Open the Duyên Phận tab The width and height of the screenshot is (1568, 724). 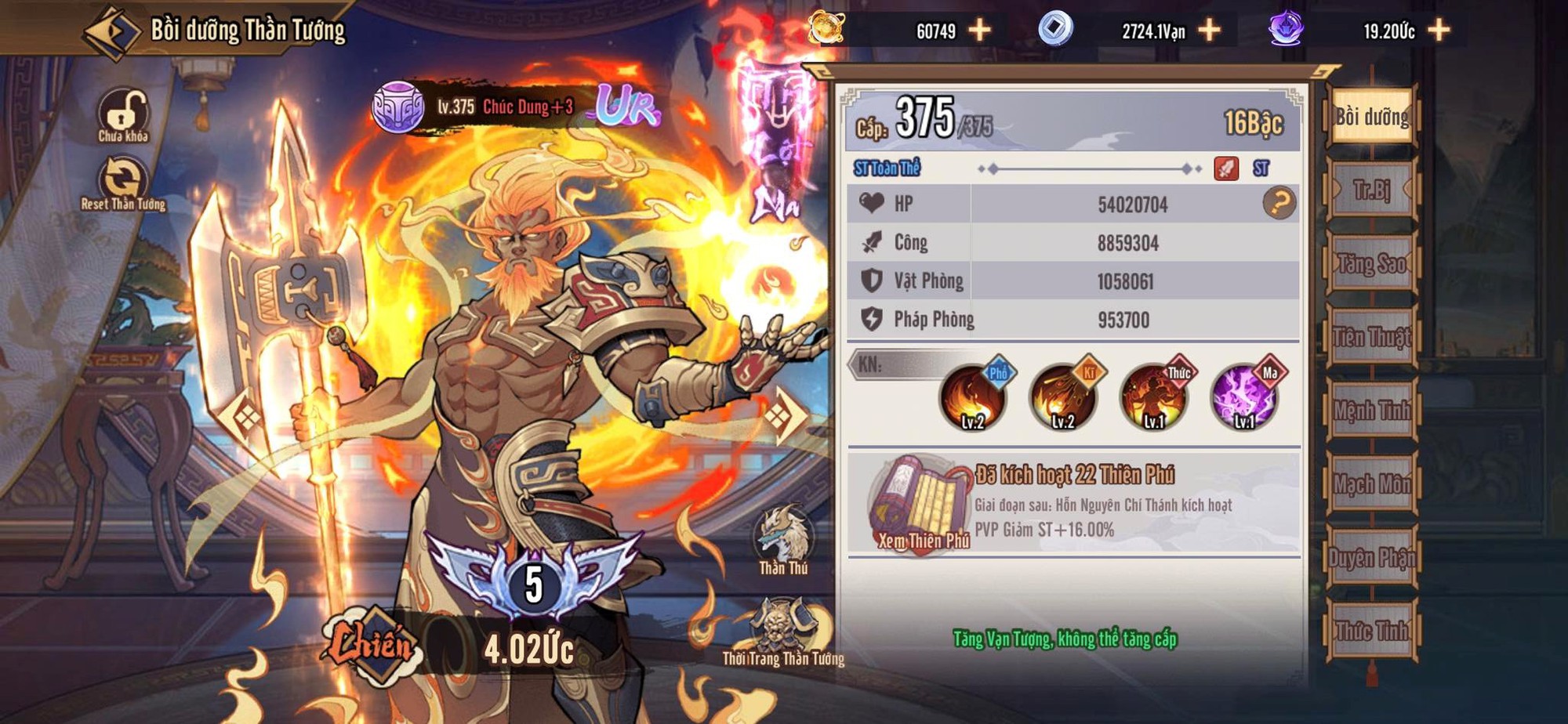(1372, 557)
